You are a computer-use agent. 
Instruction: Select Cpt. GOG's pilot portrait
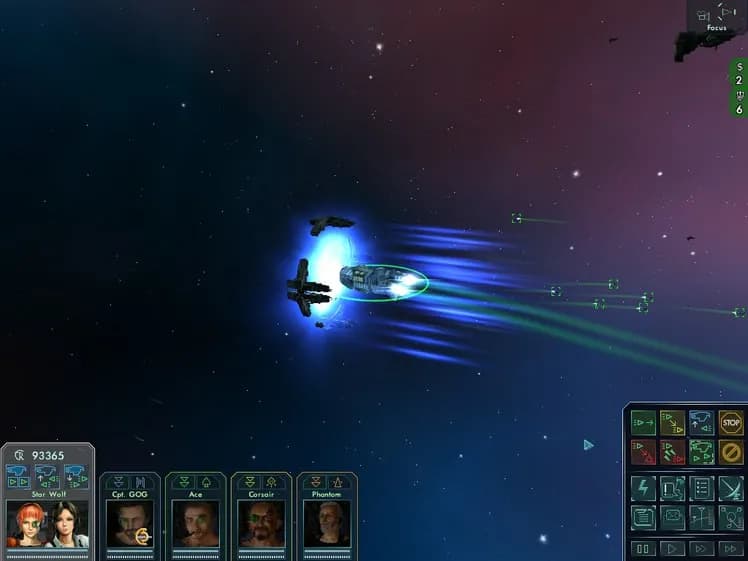tap(129, 522)
